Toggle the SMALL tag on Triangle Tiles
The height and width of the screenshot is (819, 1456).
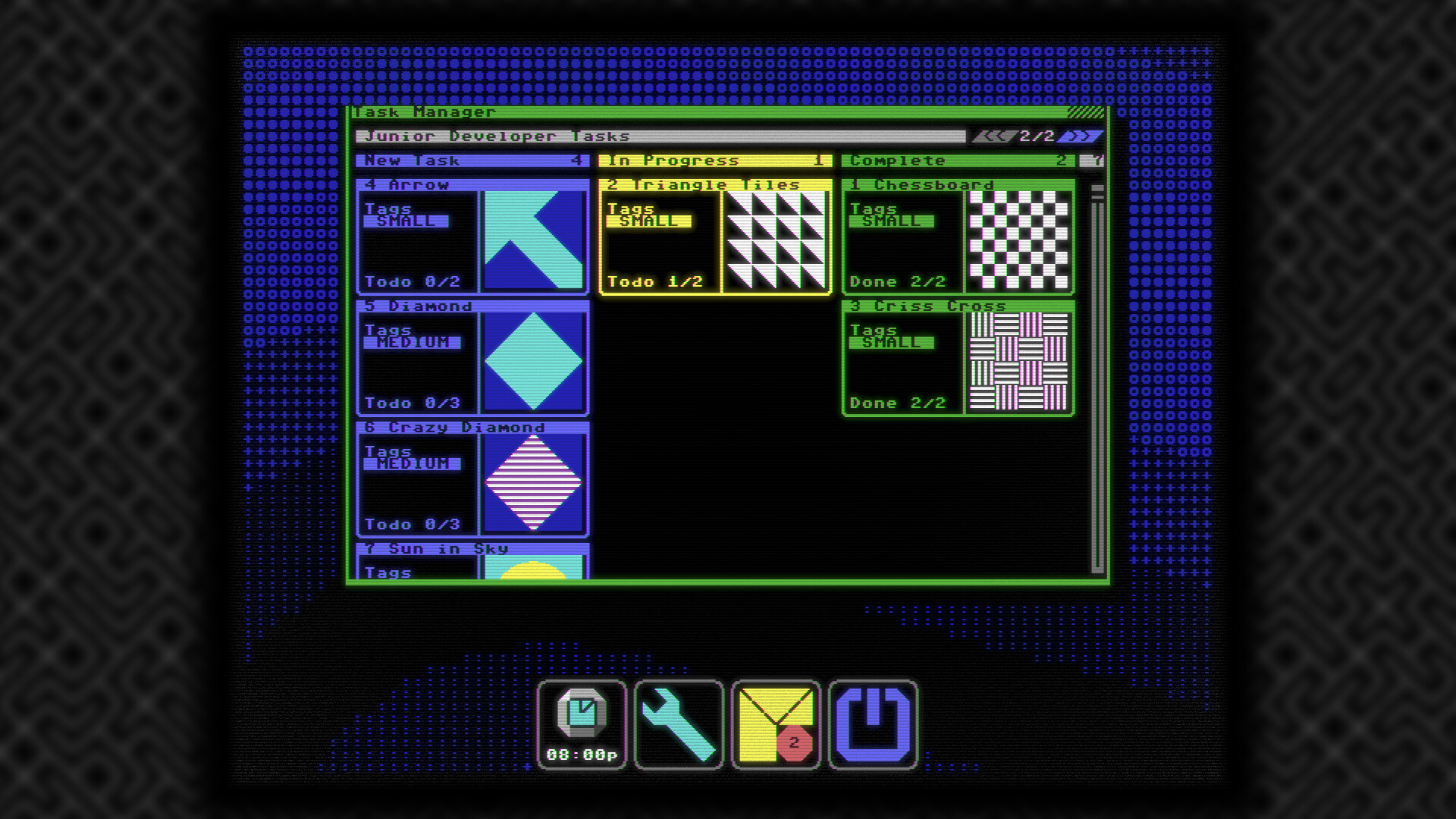(x=648, y=221)
